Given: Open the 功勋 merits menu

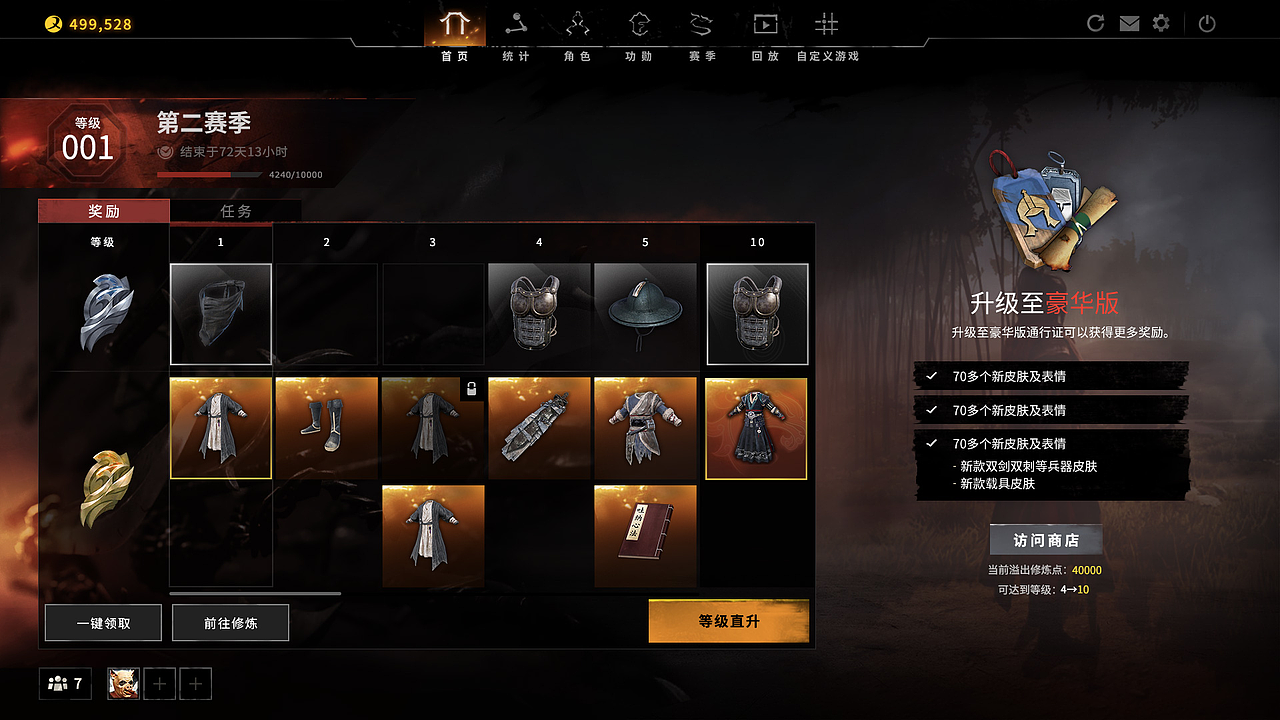Looking at the screenshot, I should pos(639,33).
